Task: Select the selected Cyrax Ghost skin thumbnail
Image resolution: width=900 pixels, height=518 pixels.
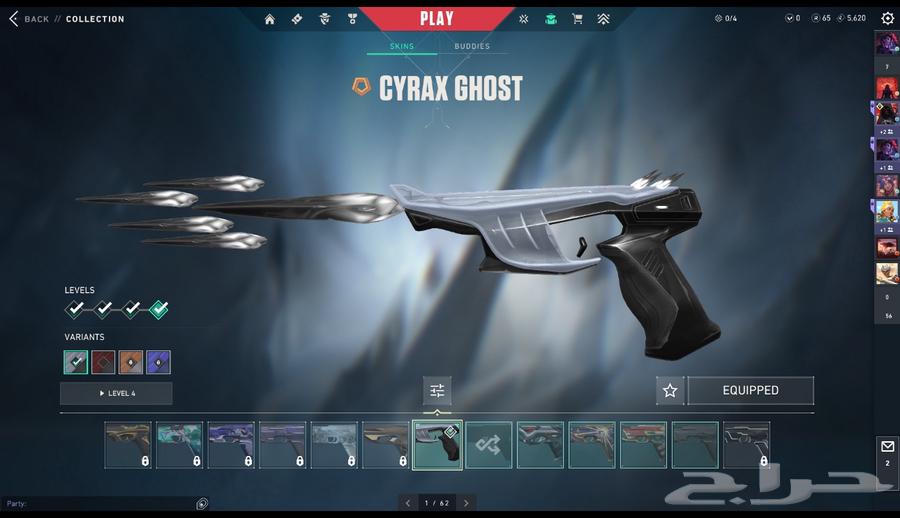Action: (437, 445)
